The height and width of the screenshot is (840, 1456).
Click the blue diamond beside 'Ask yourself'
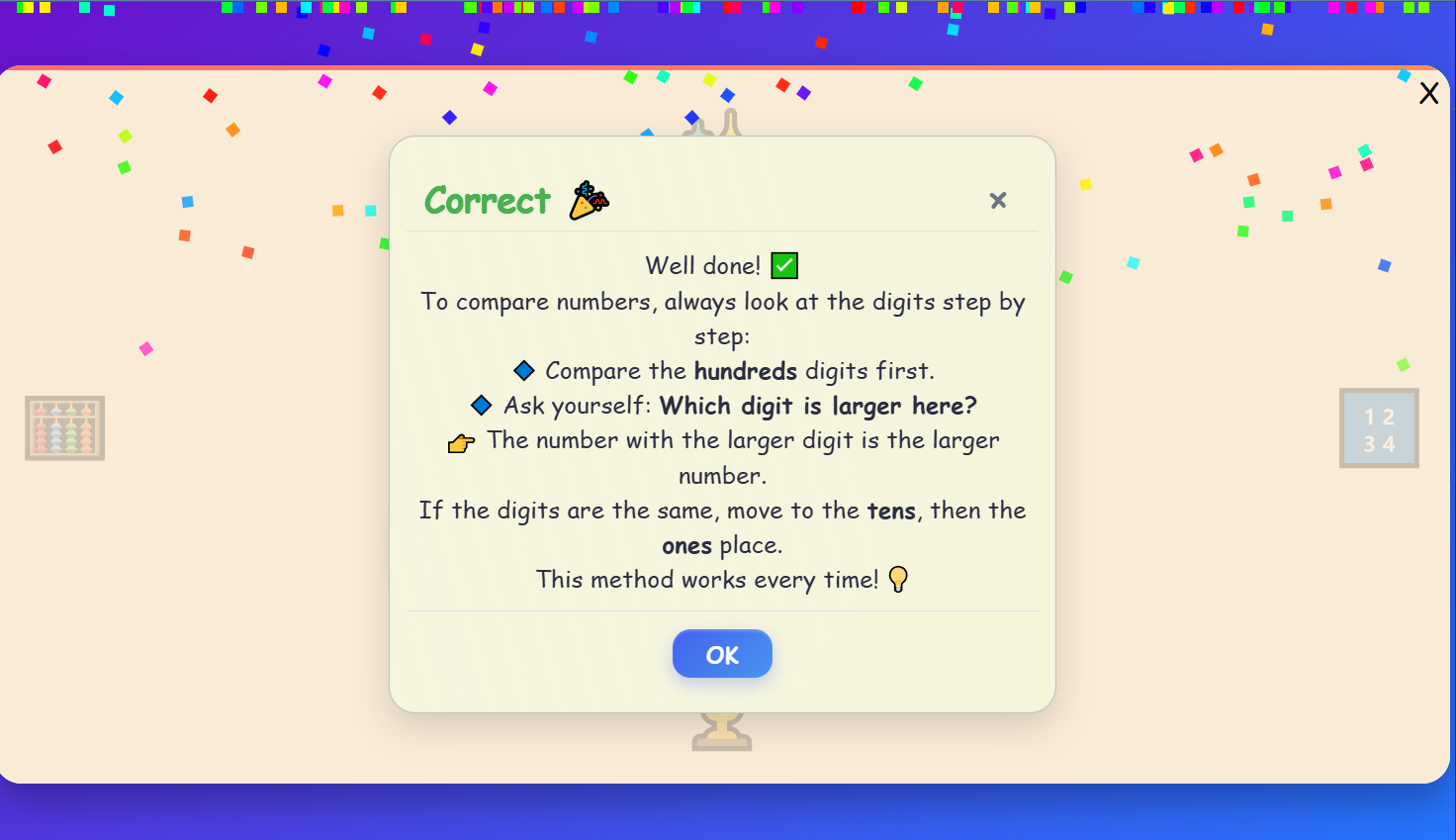pos(481,405)
